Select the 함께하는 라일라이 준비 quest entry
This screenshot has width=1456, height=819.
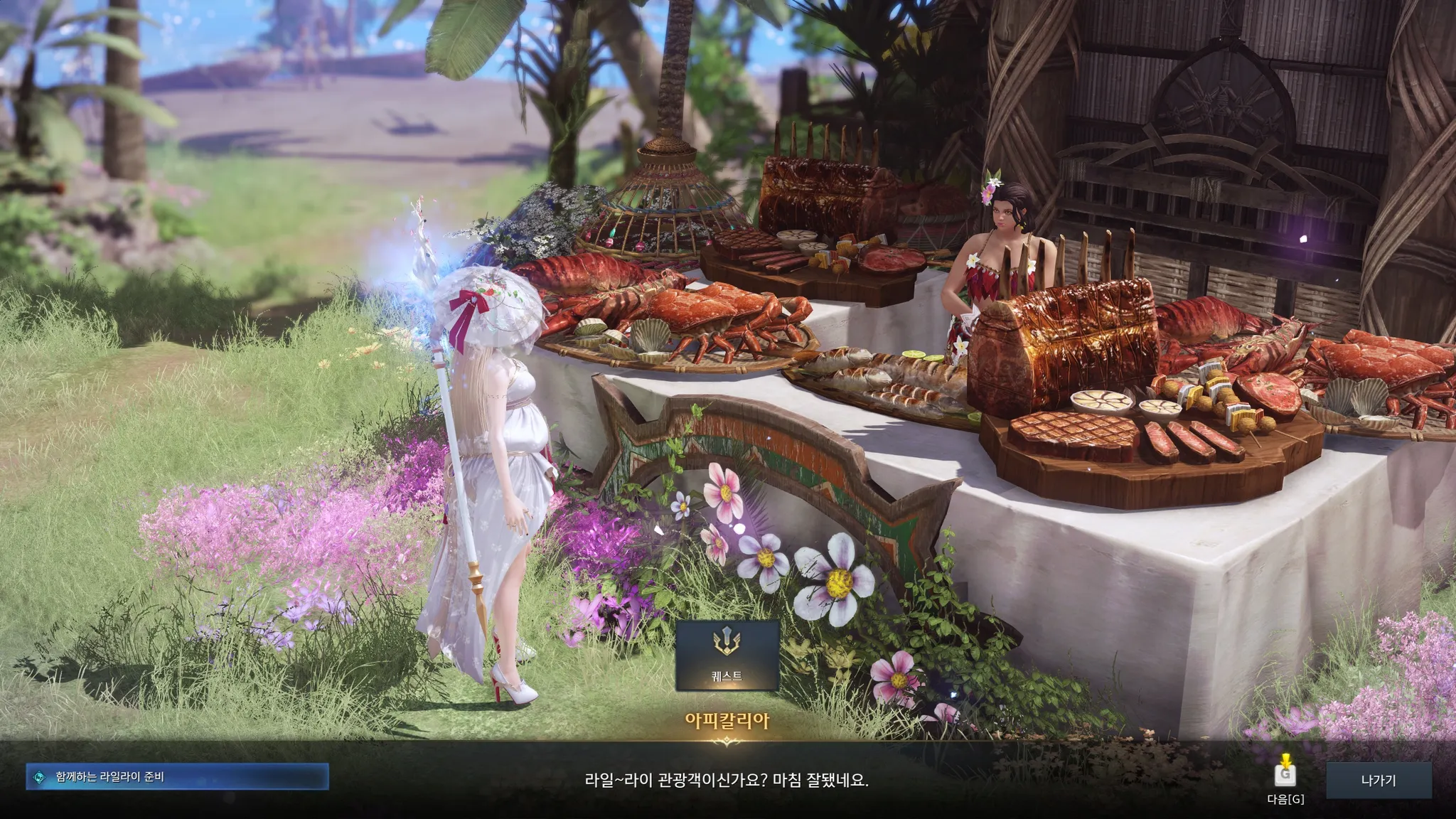pos(177,777)
